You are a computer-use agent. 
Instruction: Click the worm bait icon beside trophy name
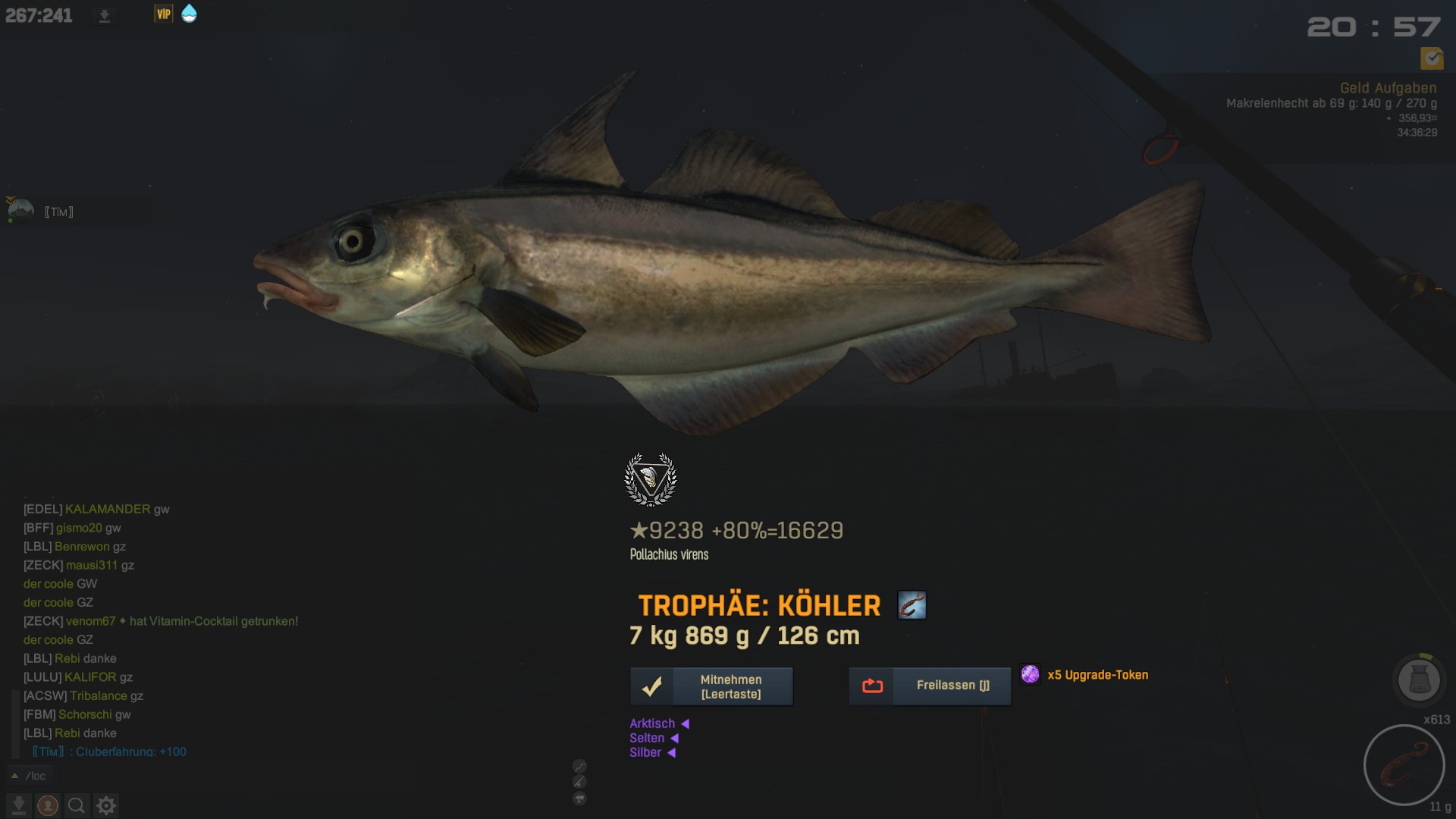point(912,605)
